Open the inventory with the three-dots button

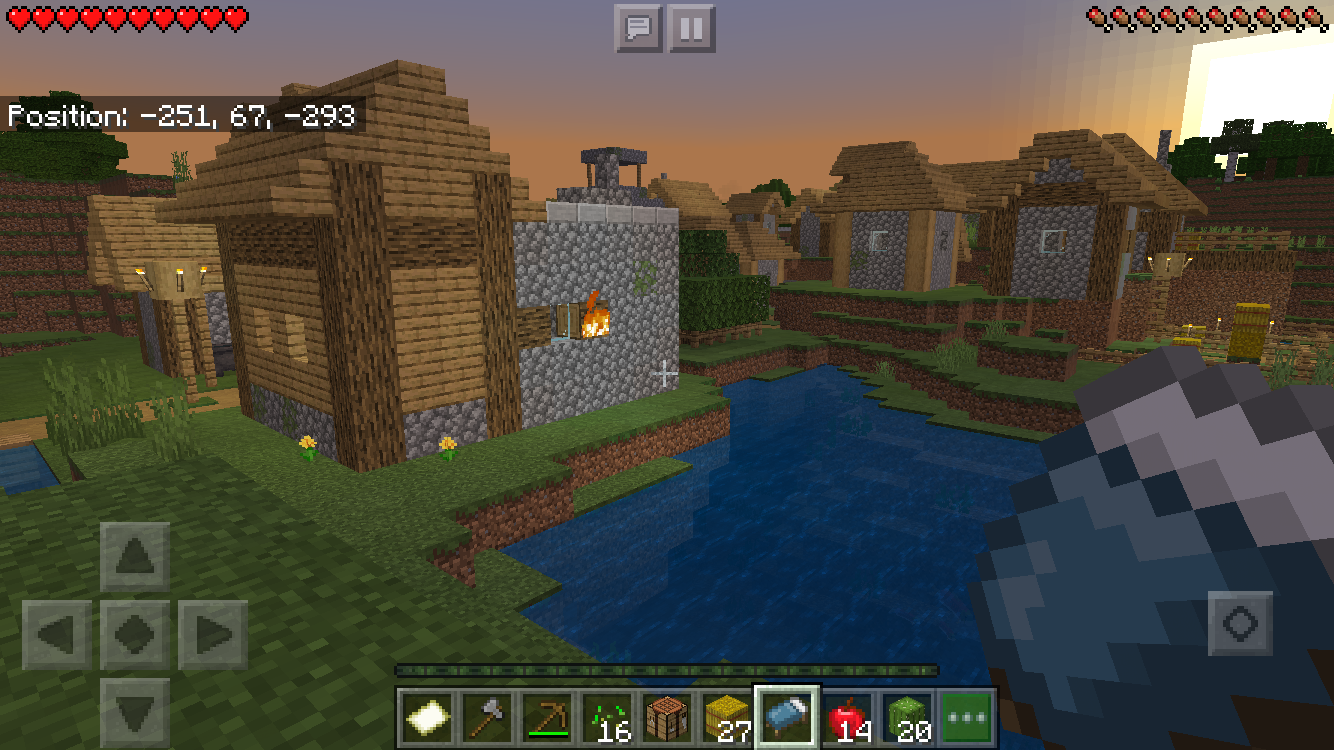click(967, 717)
